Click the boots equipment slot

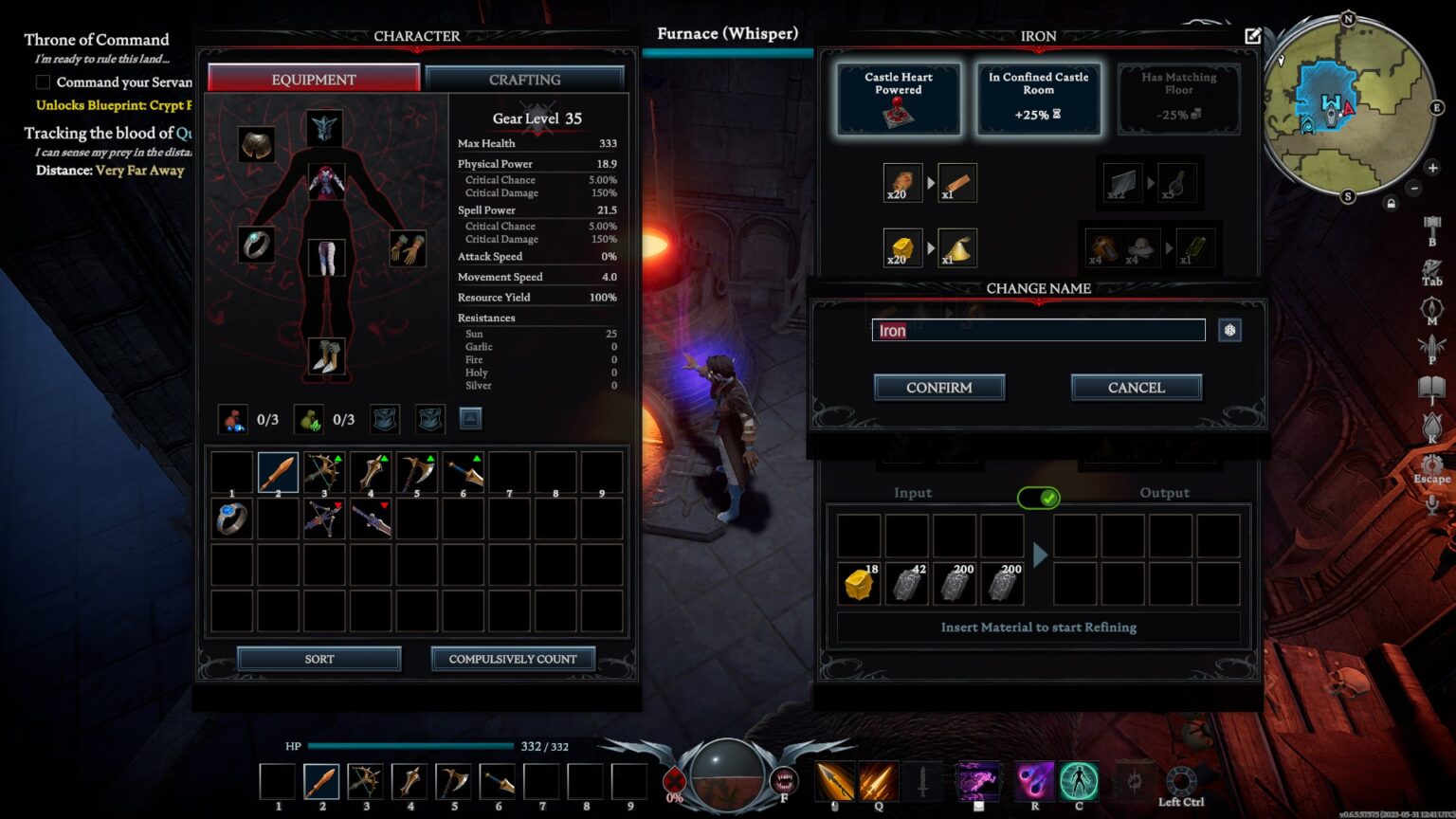coord(327,356)
